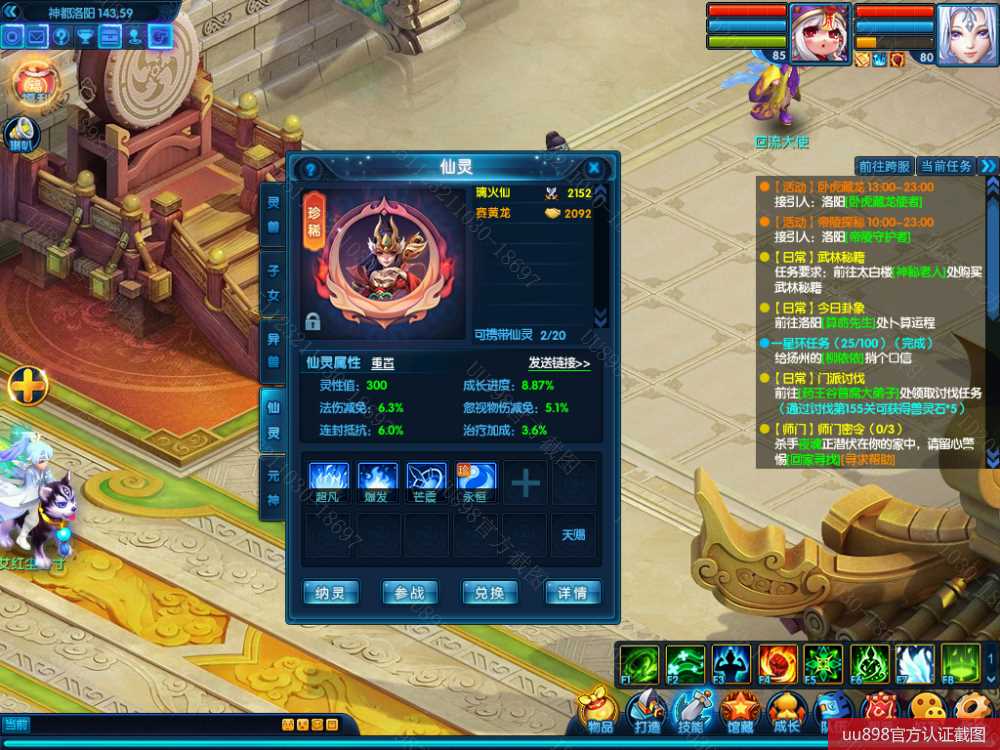This screenshot has height=750, width=1000.
Task: Select the 超凡 spirit skill icon
Action: pos(327,479)
